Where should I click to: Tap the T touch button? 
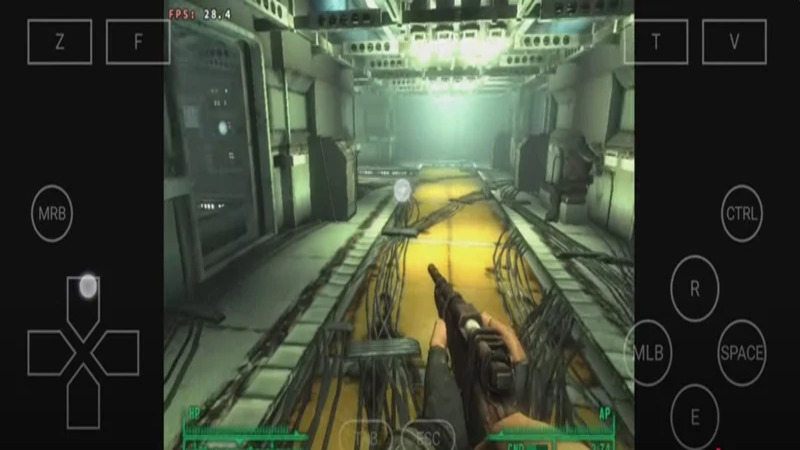tap(656, 42)
